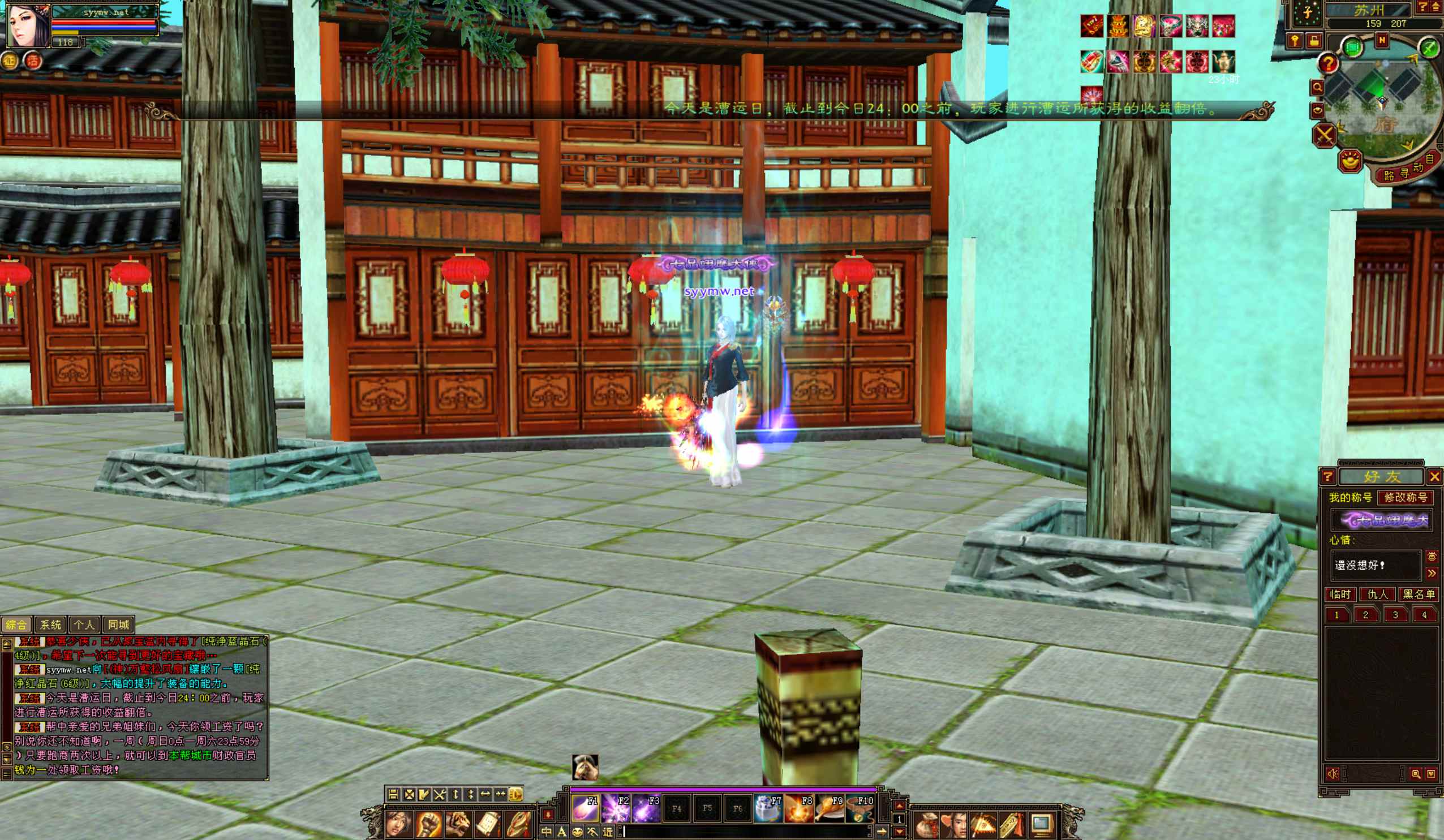Use the roast chicken item on F9
Image resolution: width=1444 pixels, height=840 pixels.
point(829,808)
